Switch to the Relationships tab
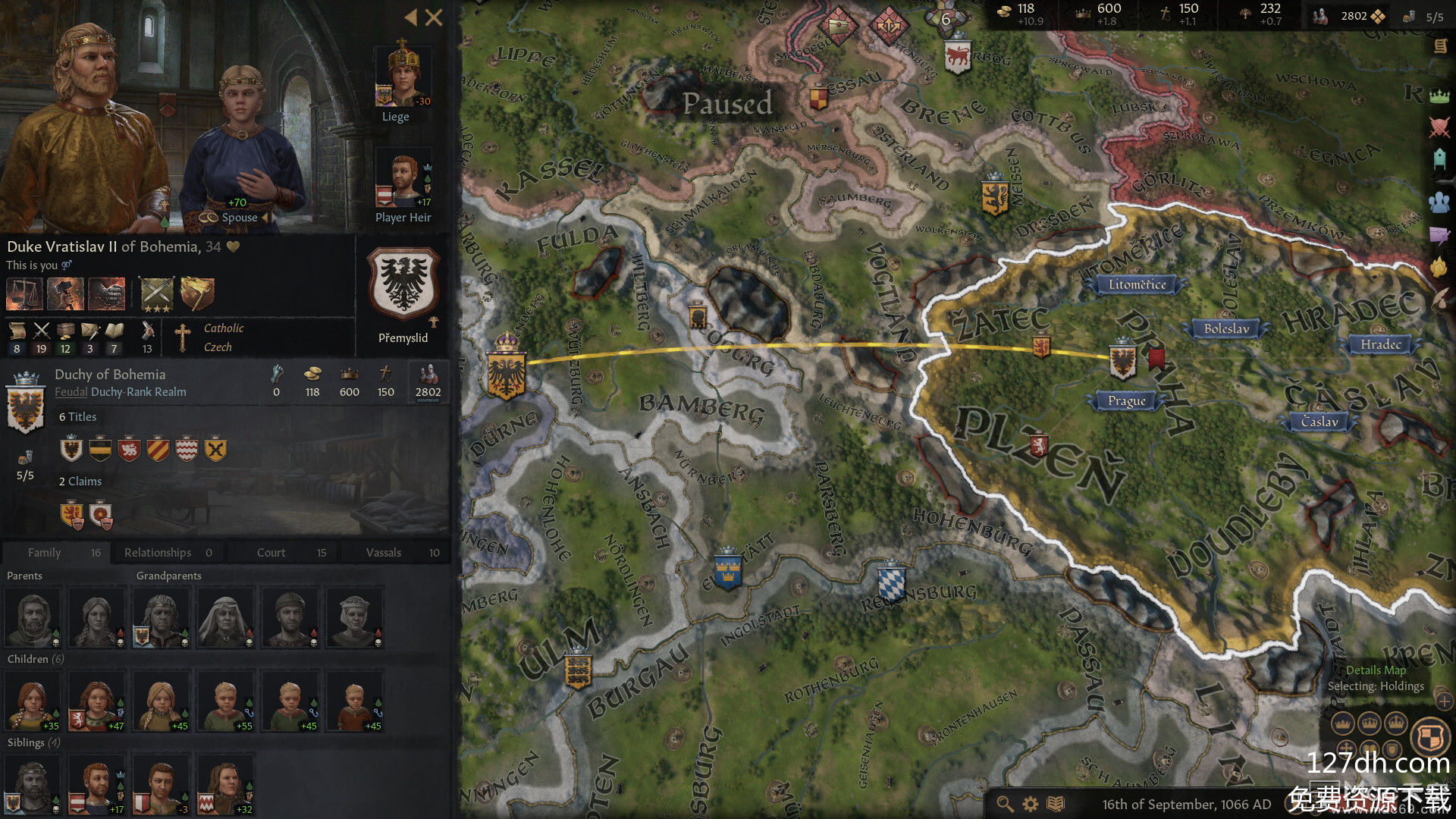The image size is (1456, 819). pyautogui.click(x=168, y=553)
